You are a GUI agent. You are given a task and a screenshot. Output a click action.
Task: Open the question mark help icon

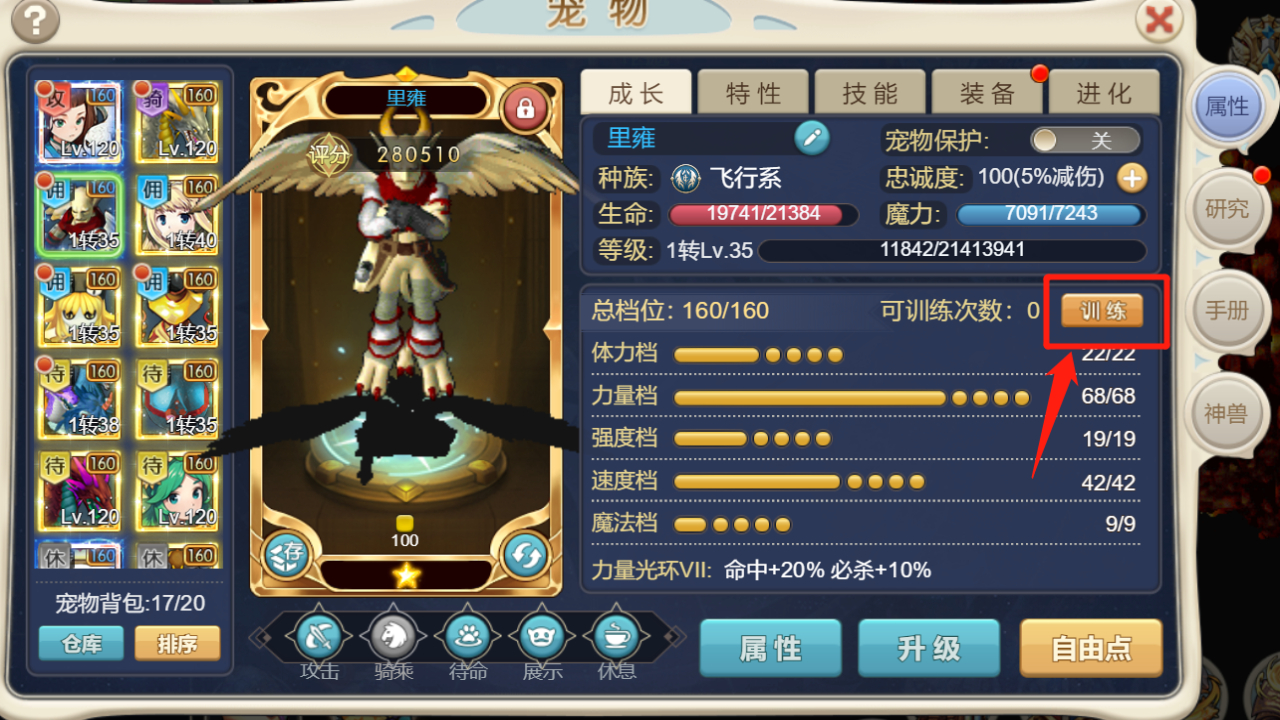click(35, 20)
